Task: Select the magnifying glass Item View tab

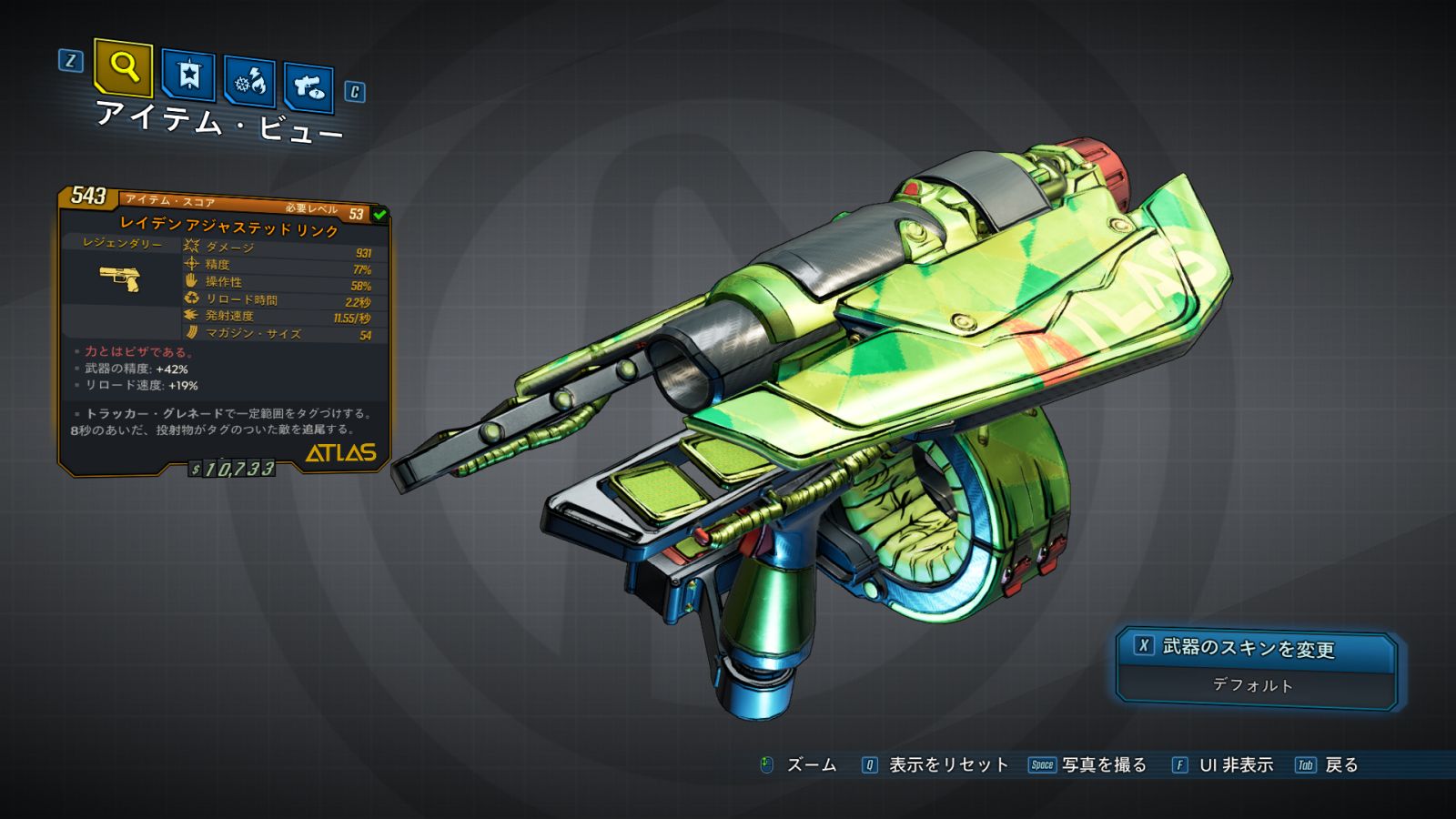Action: pos(123,68)
